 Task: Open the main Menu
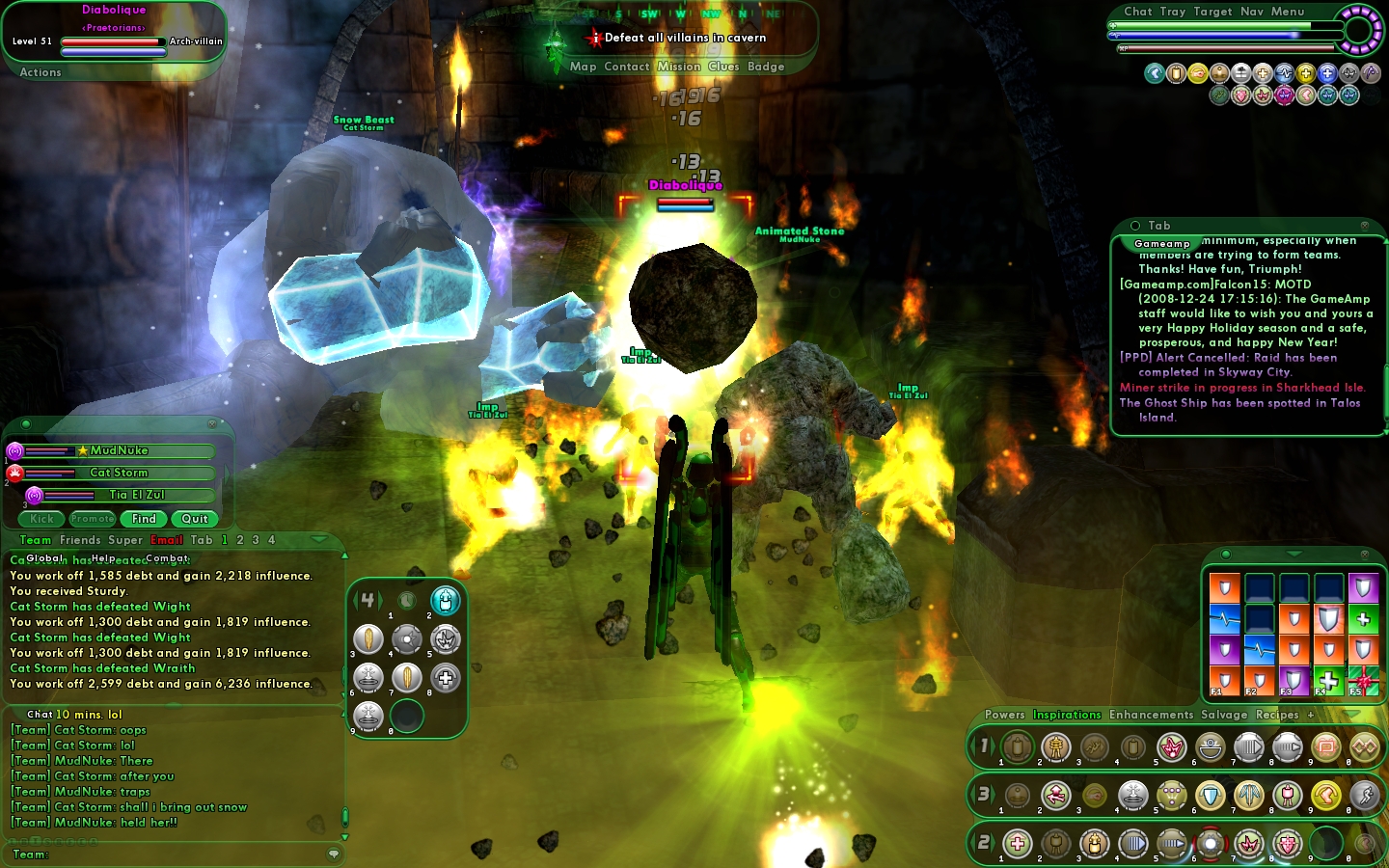[1288, 12]
